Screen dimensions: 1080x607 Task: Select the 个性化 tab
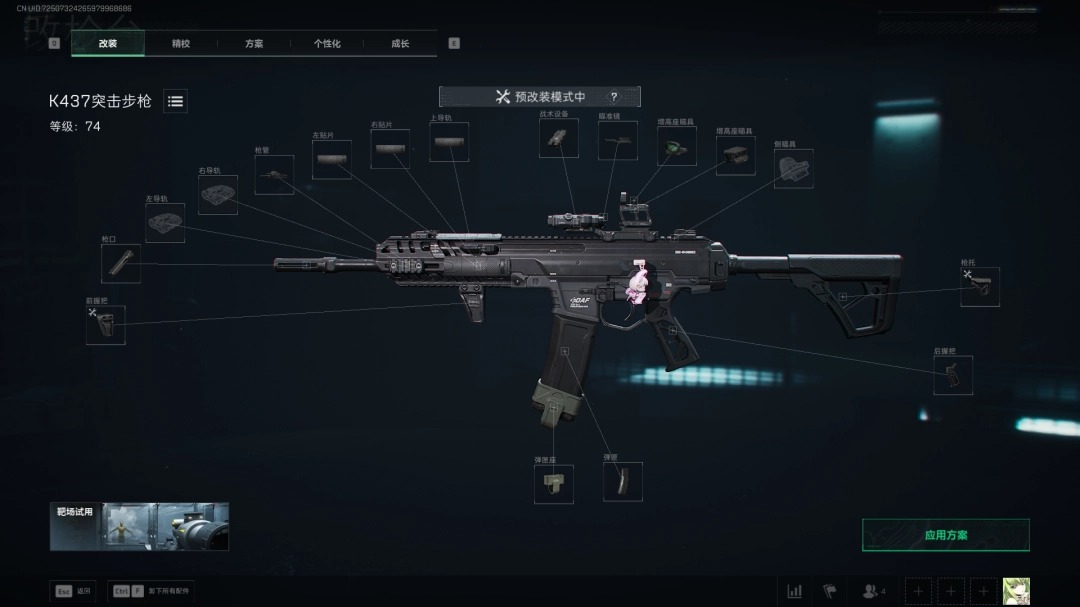327,44
